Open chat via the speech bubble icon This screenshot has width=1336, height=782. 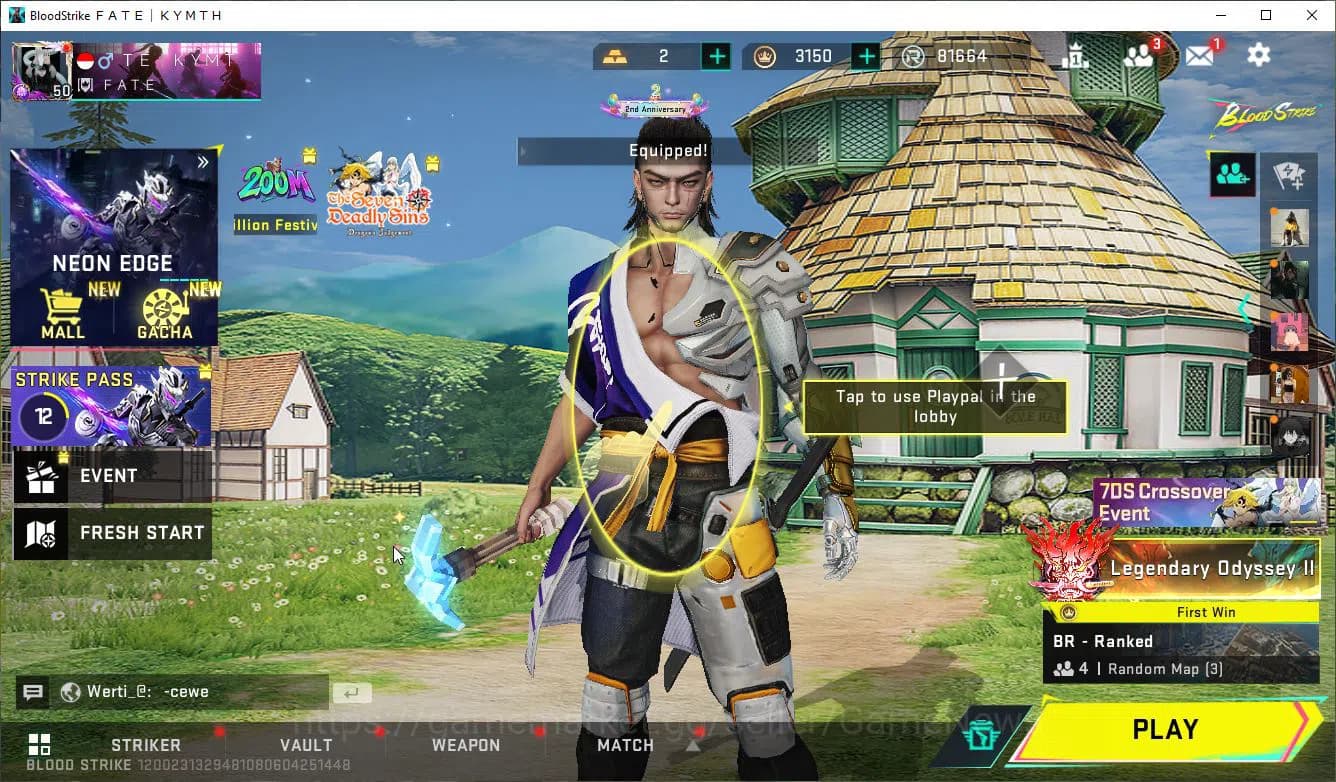(33, 691)
